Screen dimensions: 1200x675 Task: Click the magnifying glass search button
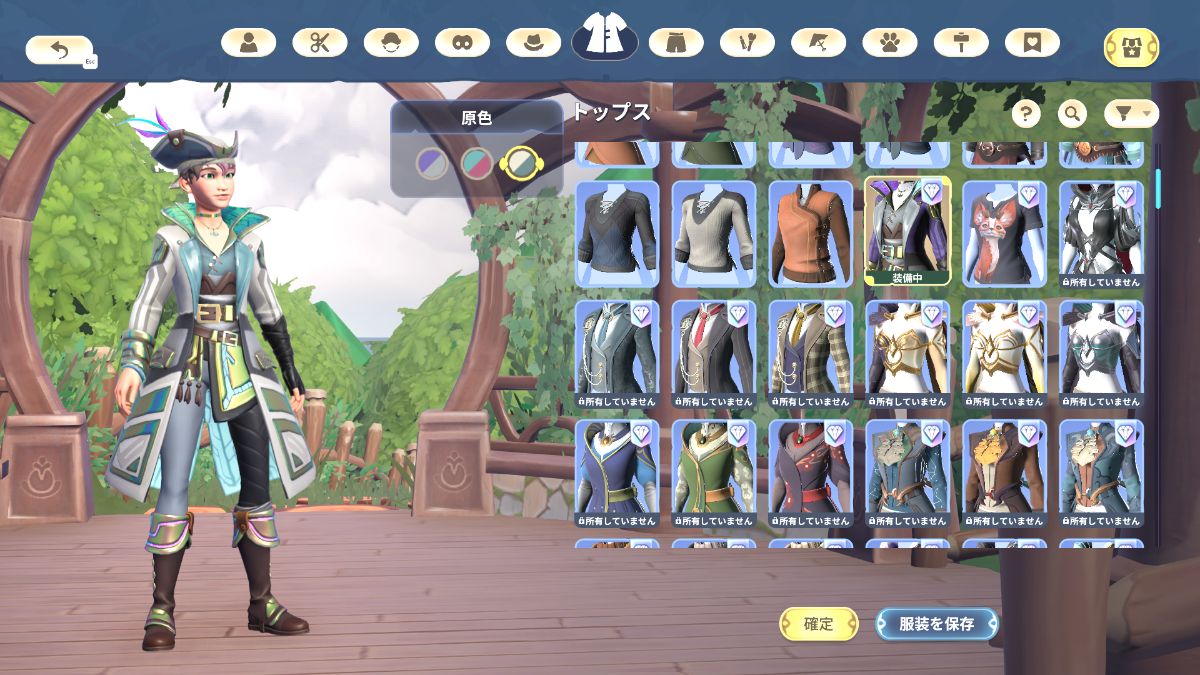tap(1072, 114)
